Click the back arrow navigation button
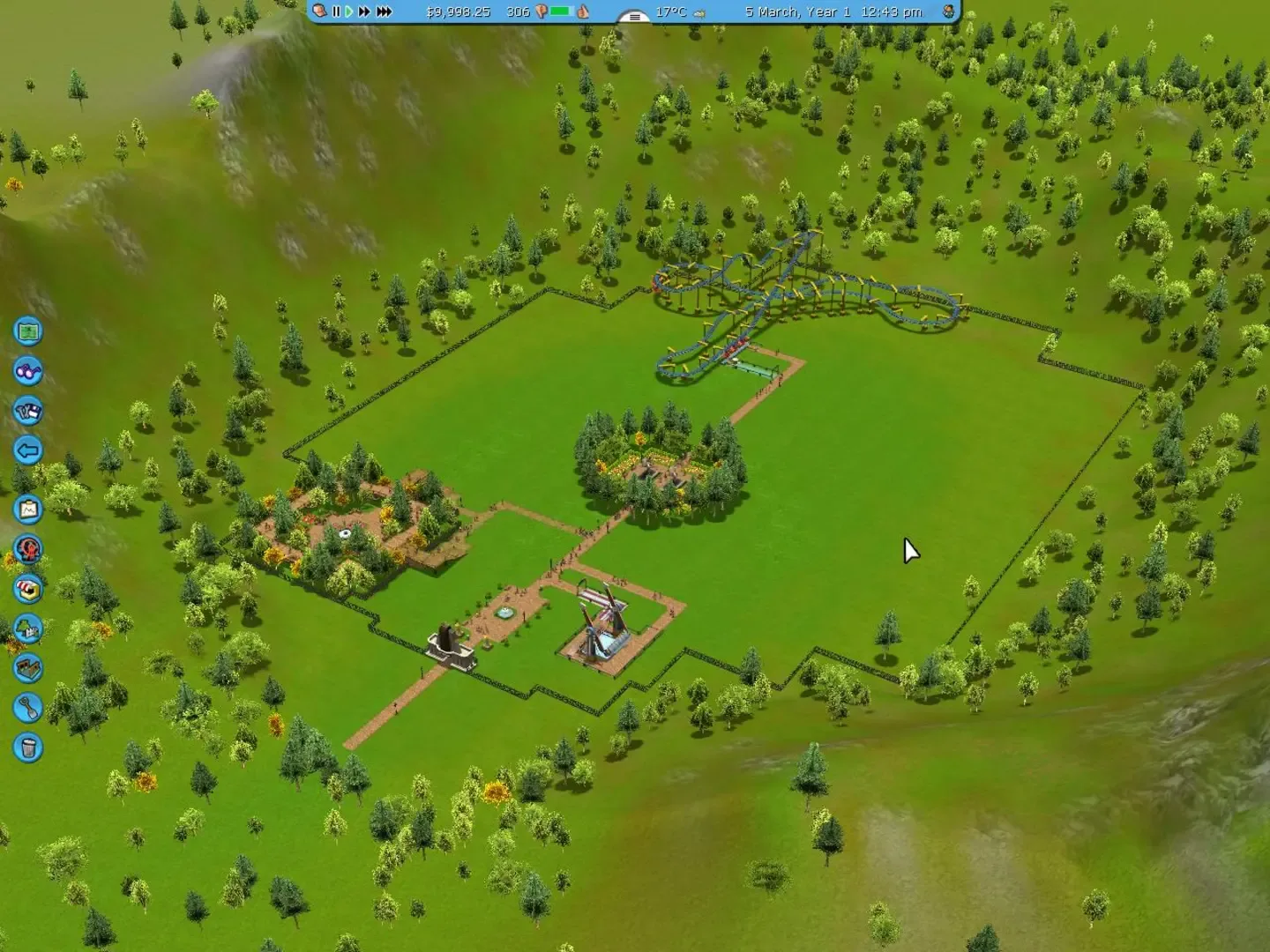 point(28,450)
